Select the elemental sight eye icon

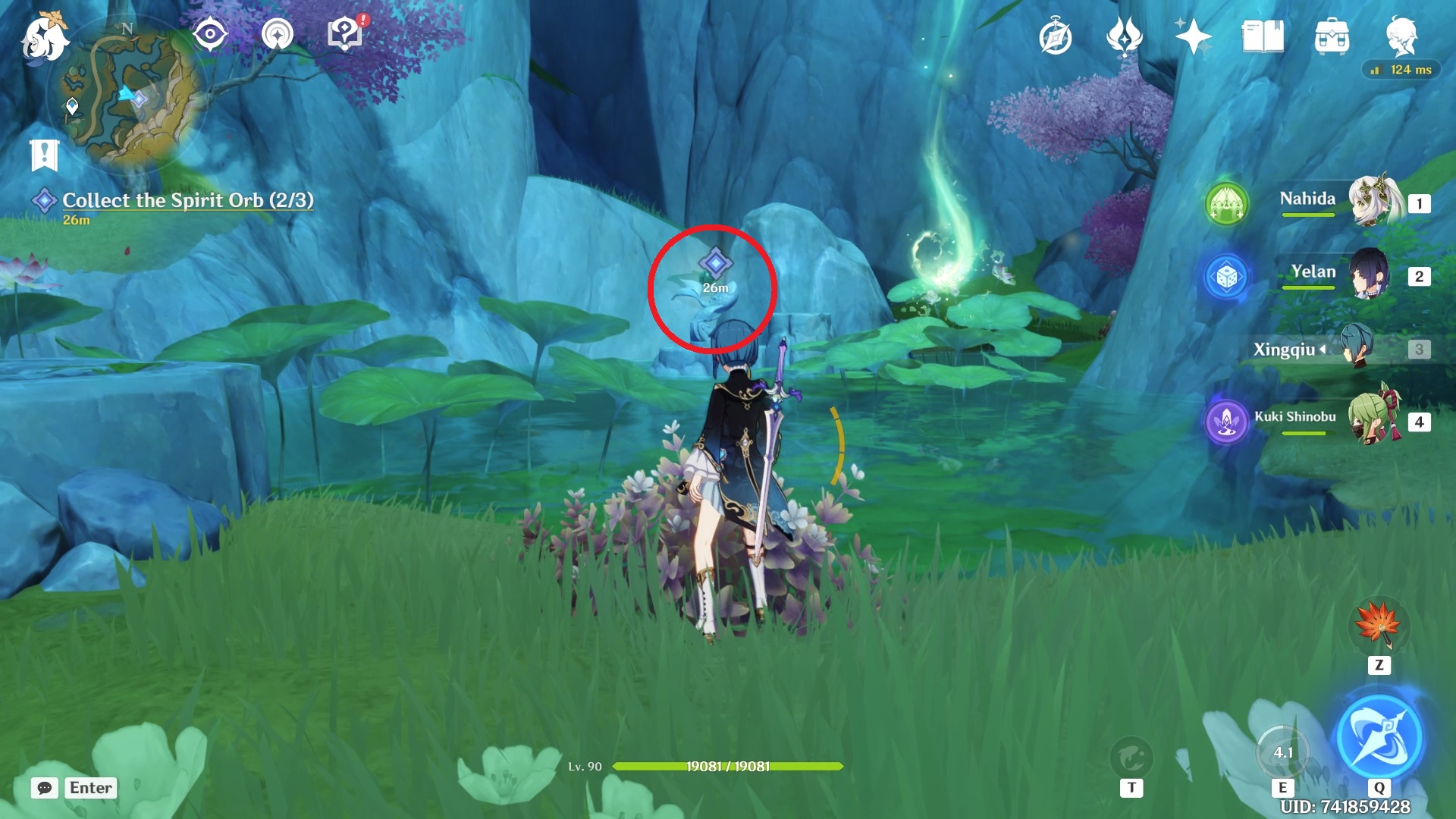pyautogui.click(x=210, y=33)
